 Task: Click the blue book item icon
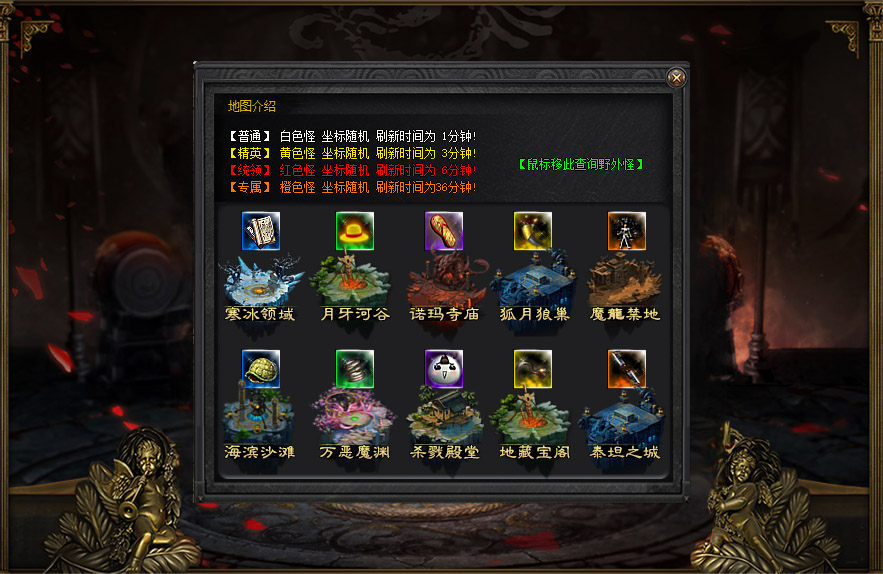[x=261, y=231]
